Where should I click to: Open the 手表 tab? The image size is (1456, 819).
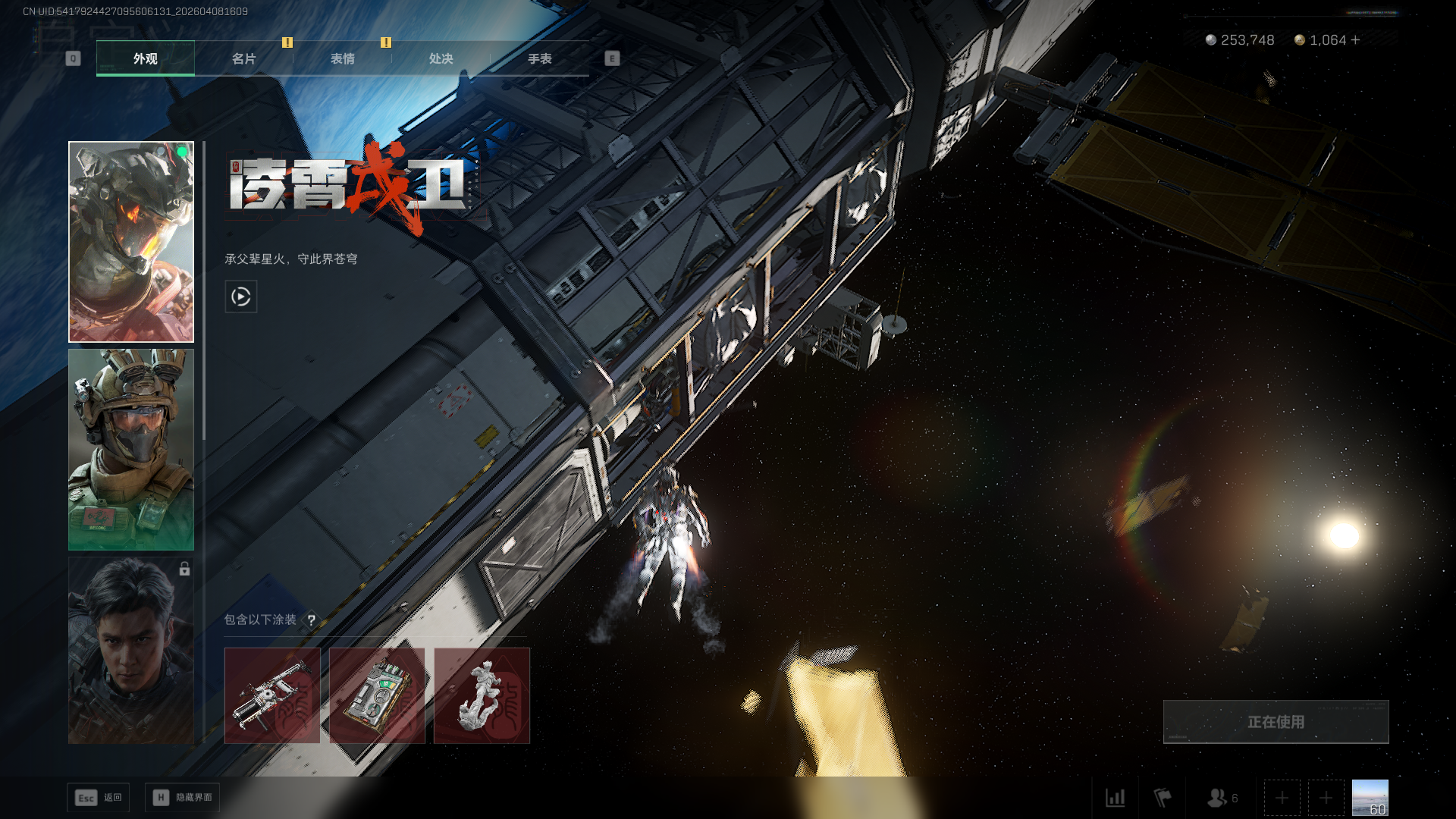tap(539, 58)
